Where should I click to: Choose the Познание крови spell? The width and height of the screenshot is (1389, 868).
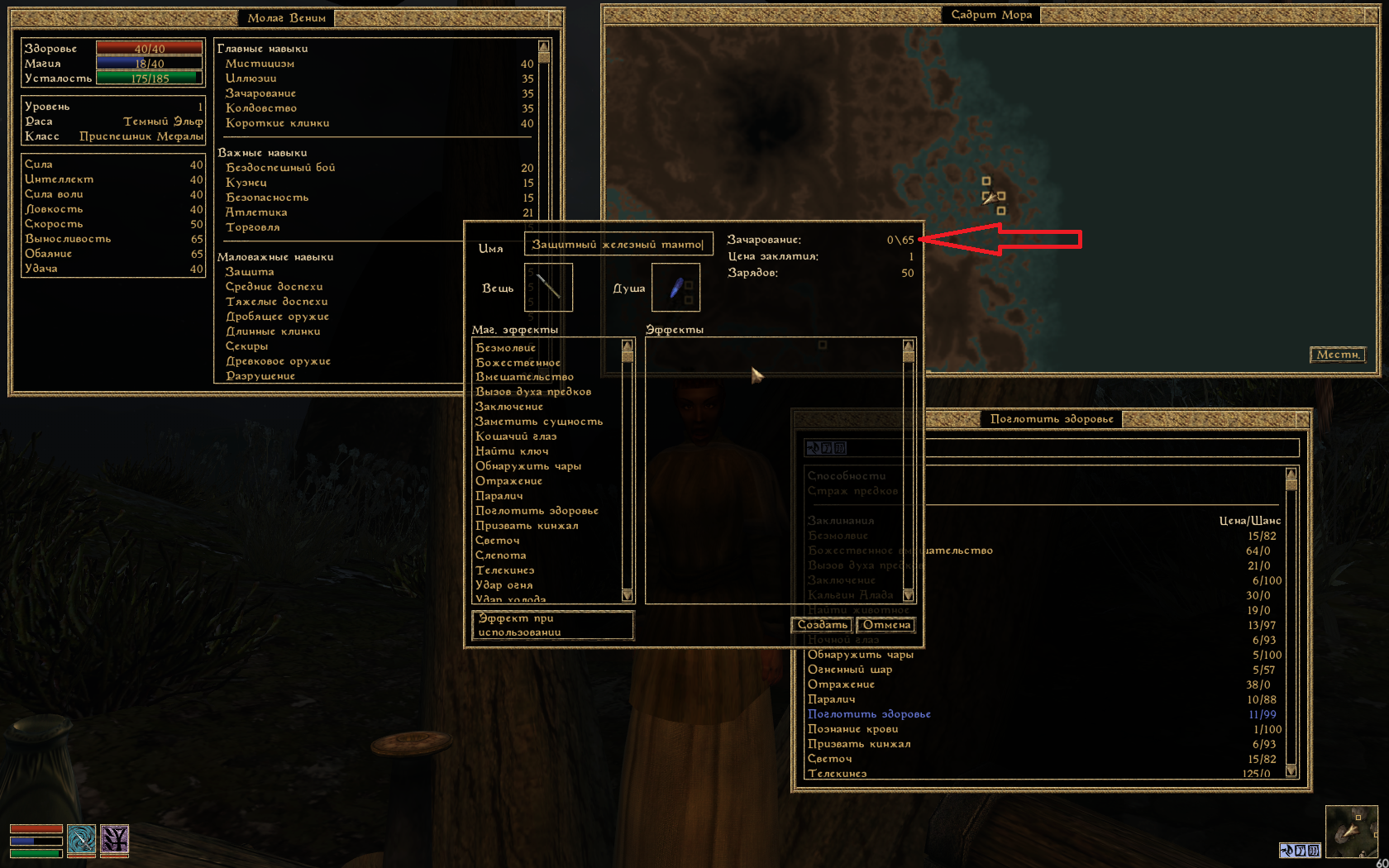pos(852,729)
